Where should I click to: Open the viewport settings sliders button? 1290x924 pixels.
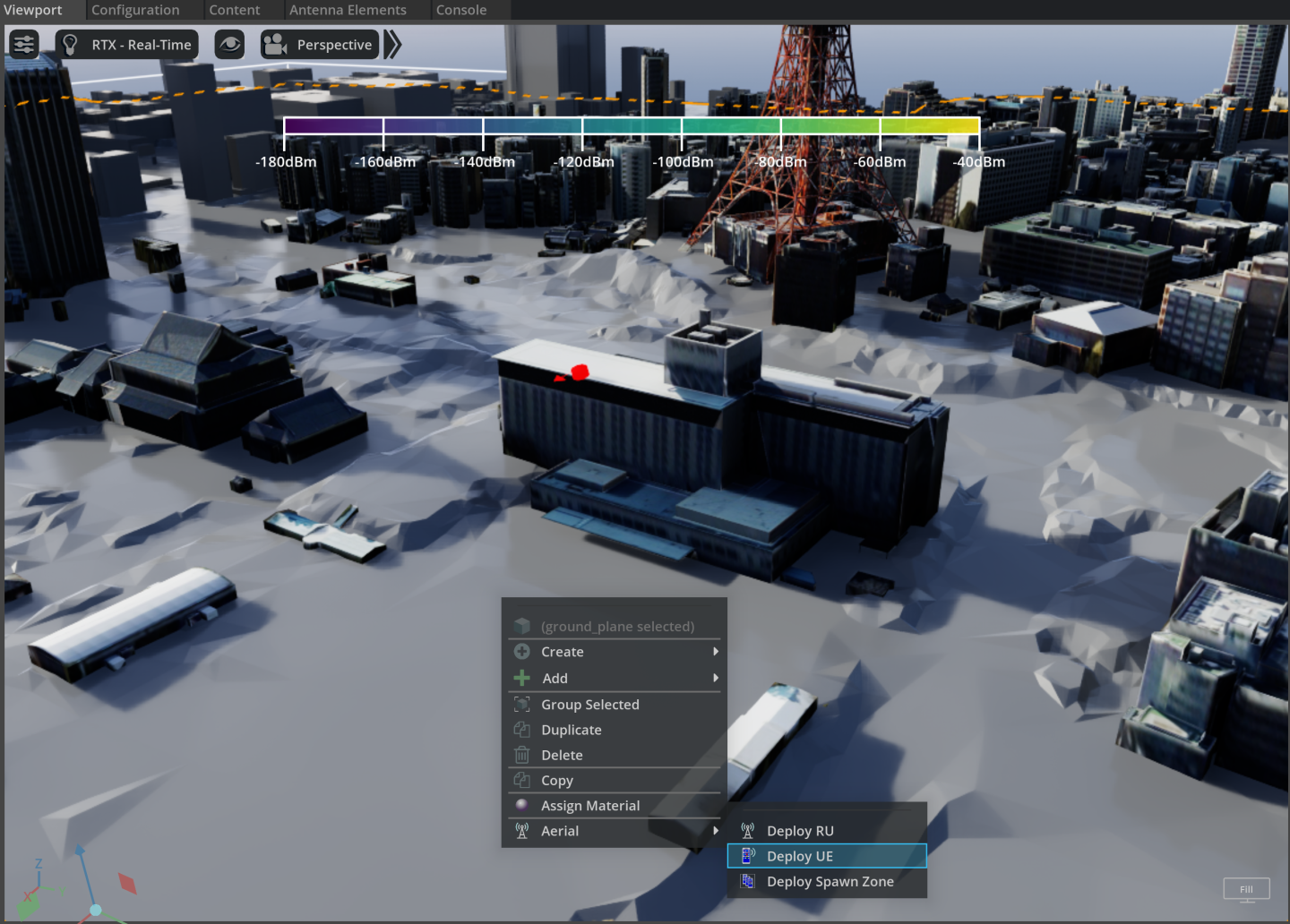tap(24, 44)
